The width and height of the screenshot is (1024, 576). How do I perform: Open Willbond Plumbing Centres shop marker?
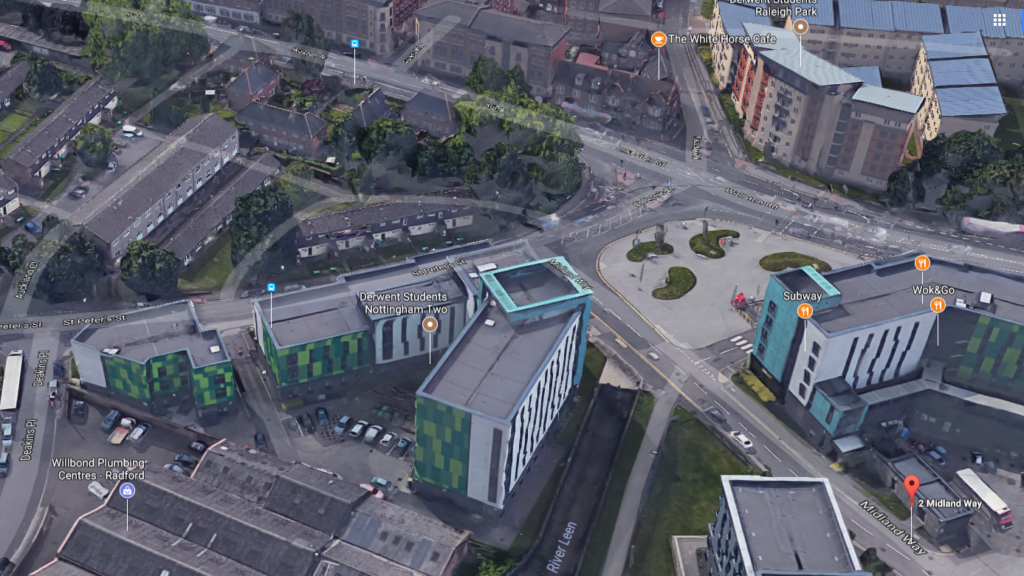[127, 490]
